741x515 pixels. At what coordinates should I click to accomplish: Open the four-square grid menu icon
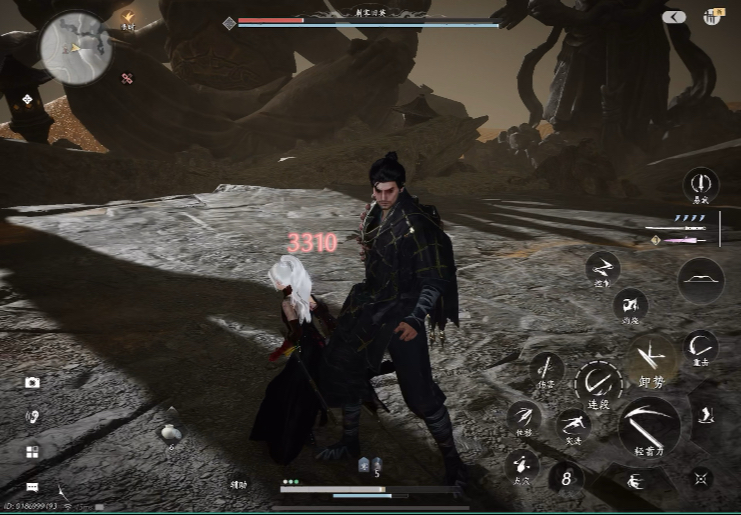32,452
